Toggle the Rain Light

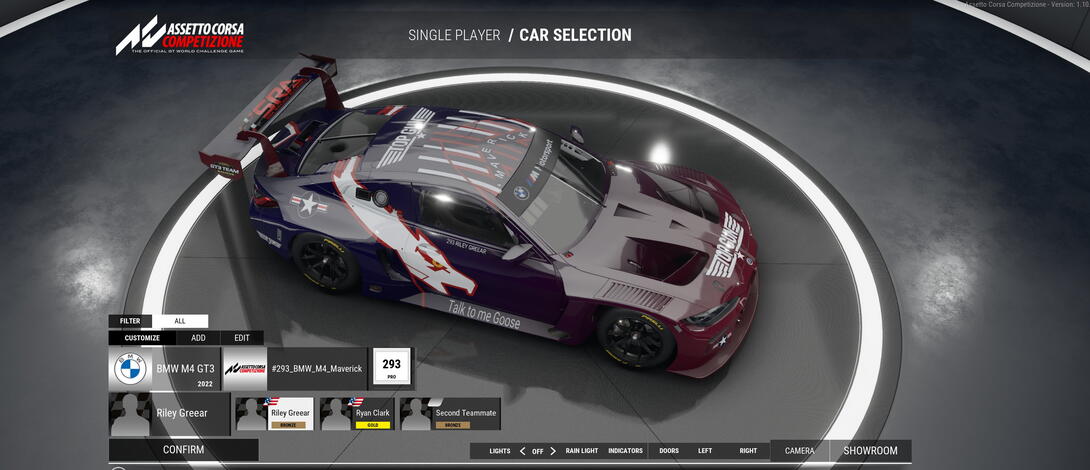click(x=581, y=451)
